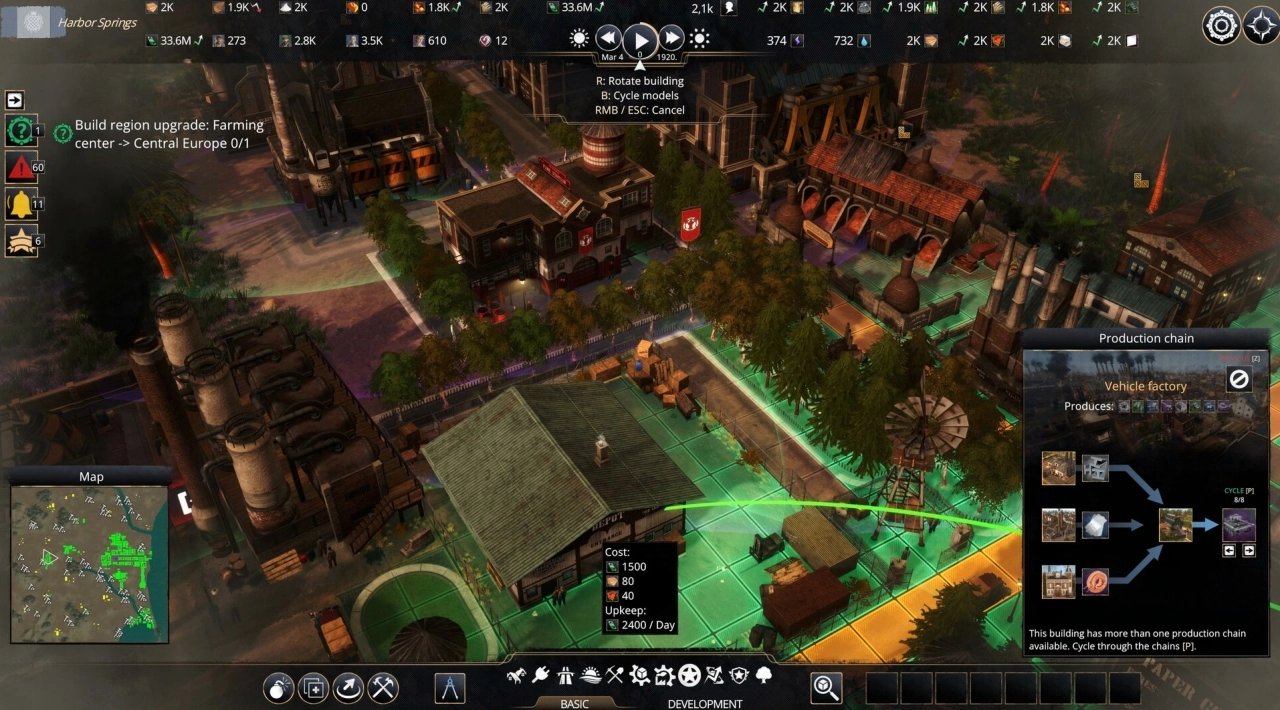
Task: Cycle to previous production chain arrow
Action: coord(1231,551)
